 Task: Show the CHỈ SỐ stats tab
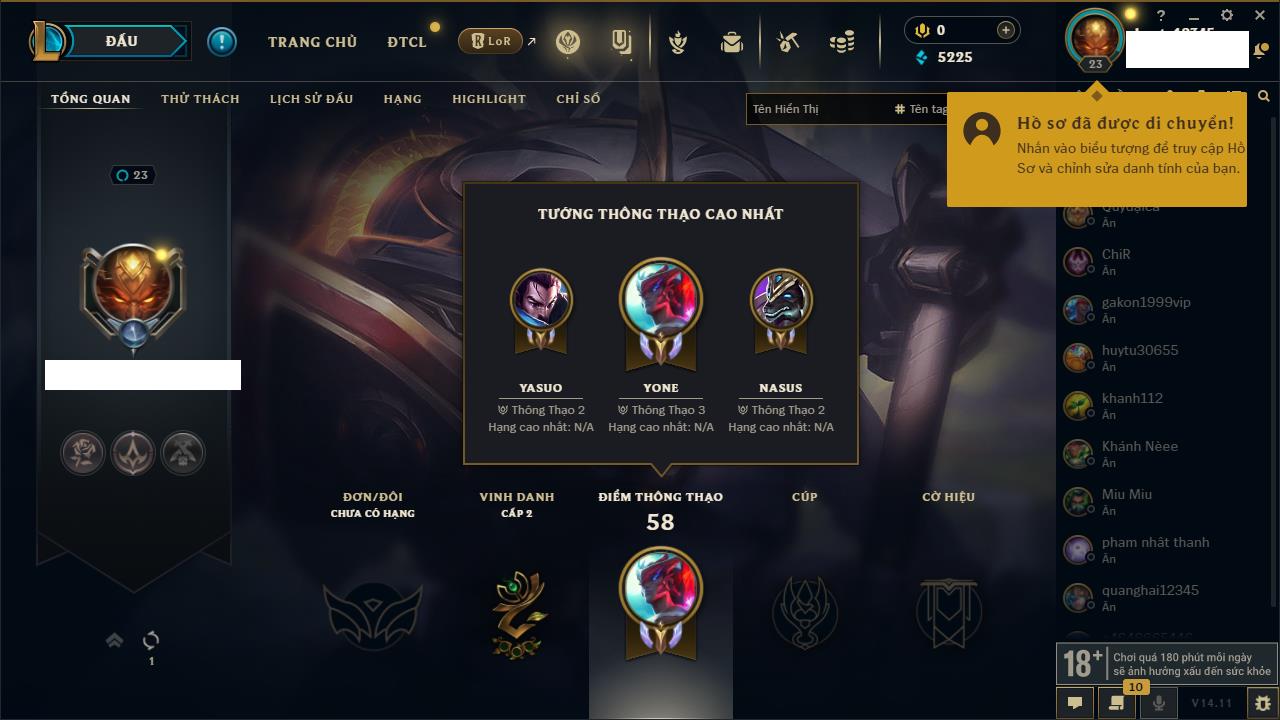(x=578, y=99)
